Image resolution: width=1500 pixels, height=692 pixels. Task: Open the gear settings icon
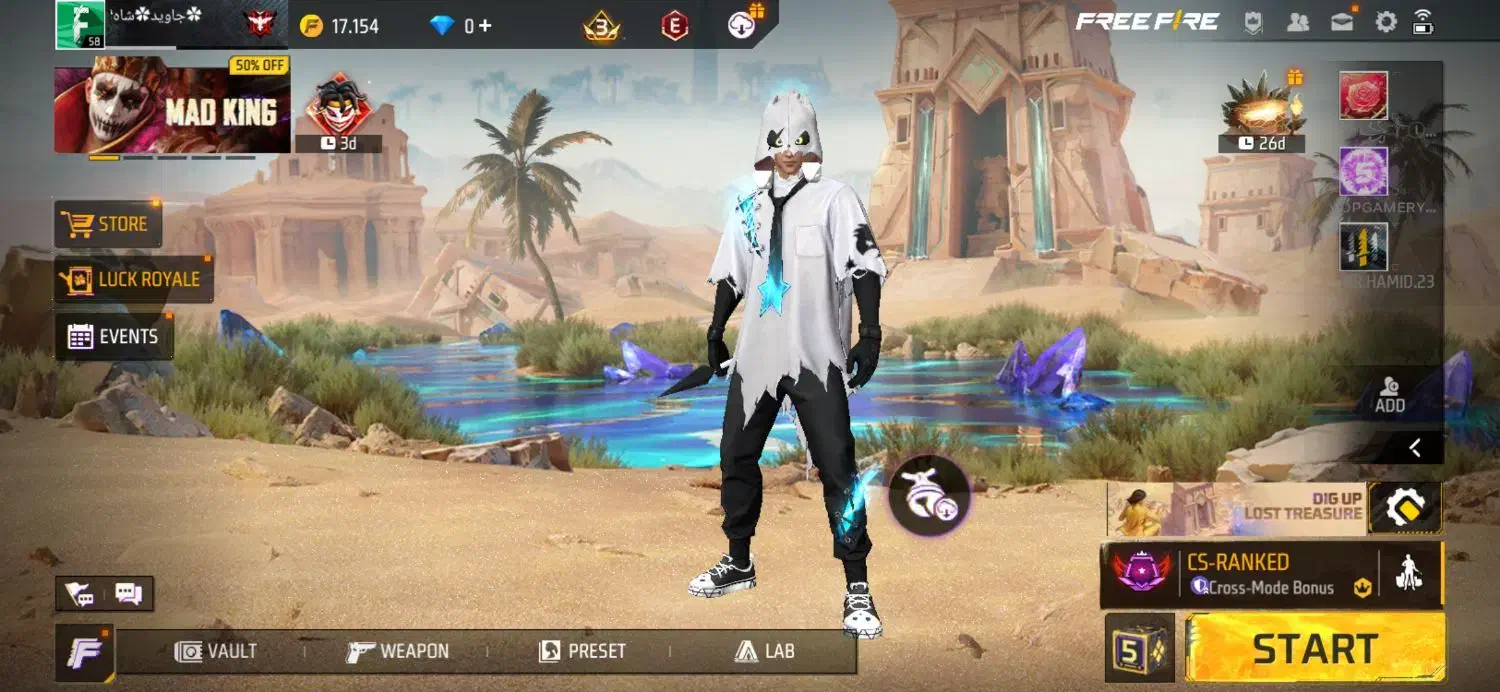tap(1385, 22)
